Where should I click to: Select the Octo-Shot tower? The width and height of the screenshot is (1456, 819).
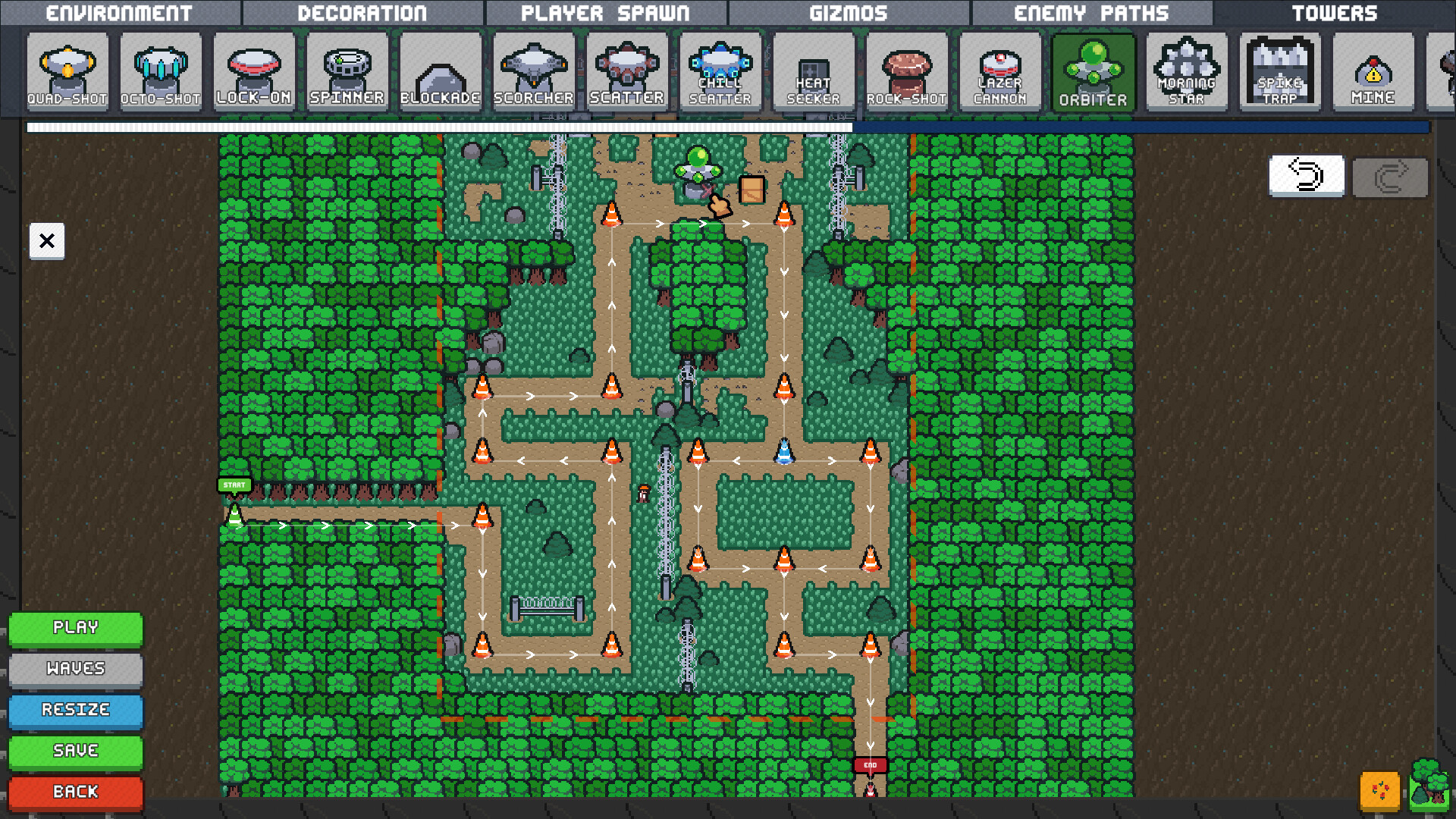tap(162, 70)
